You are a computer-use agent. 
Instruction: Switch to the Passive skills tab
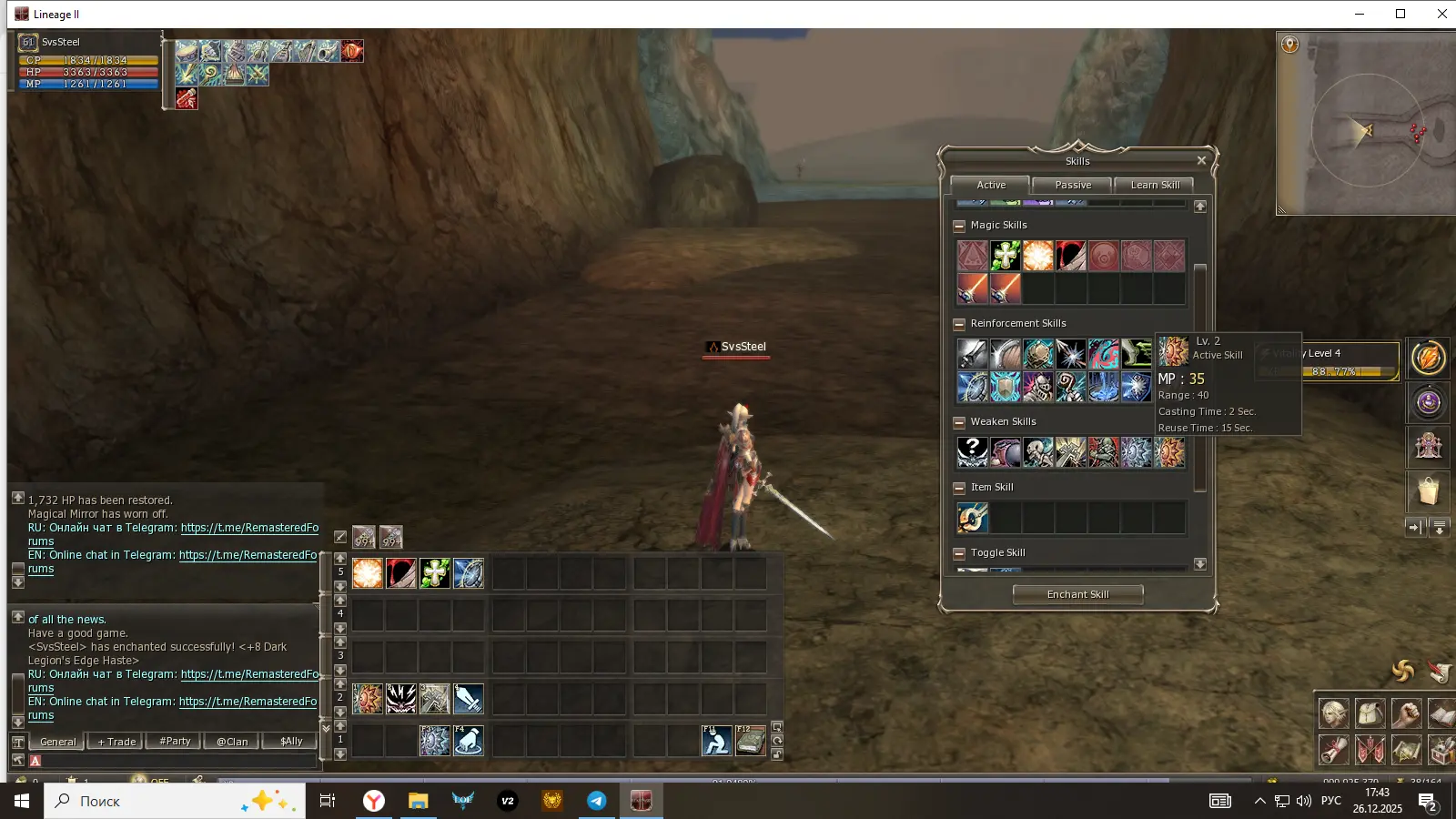(x=1073, y=185)
